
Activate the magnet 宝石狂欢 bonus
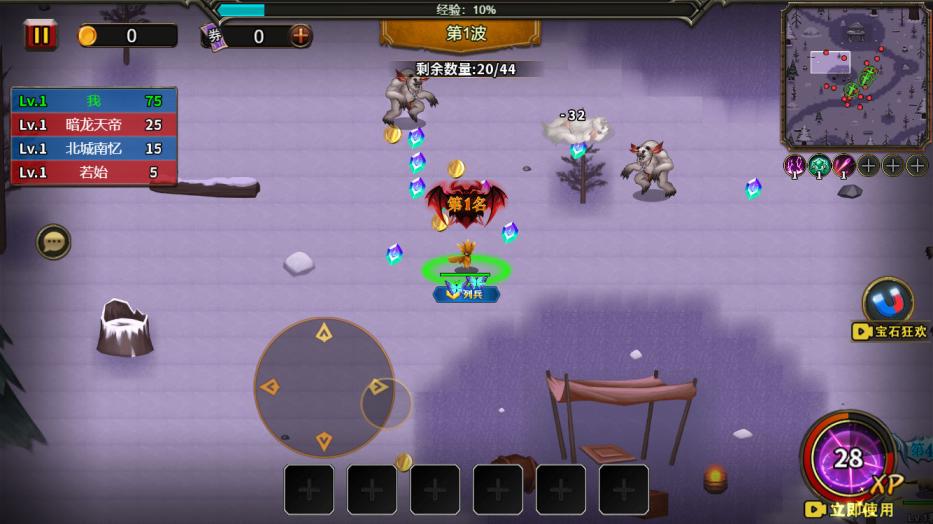pos(887,300)
